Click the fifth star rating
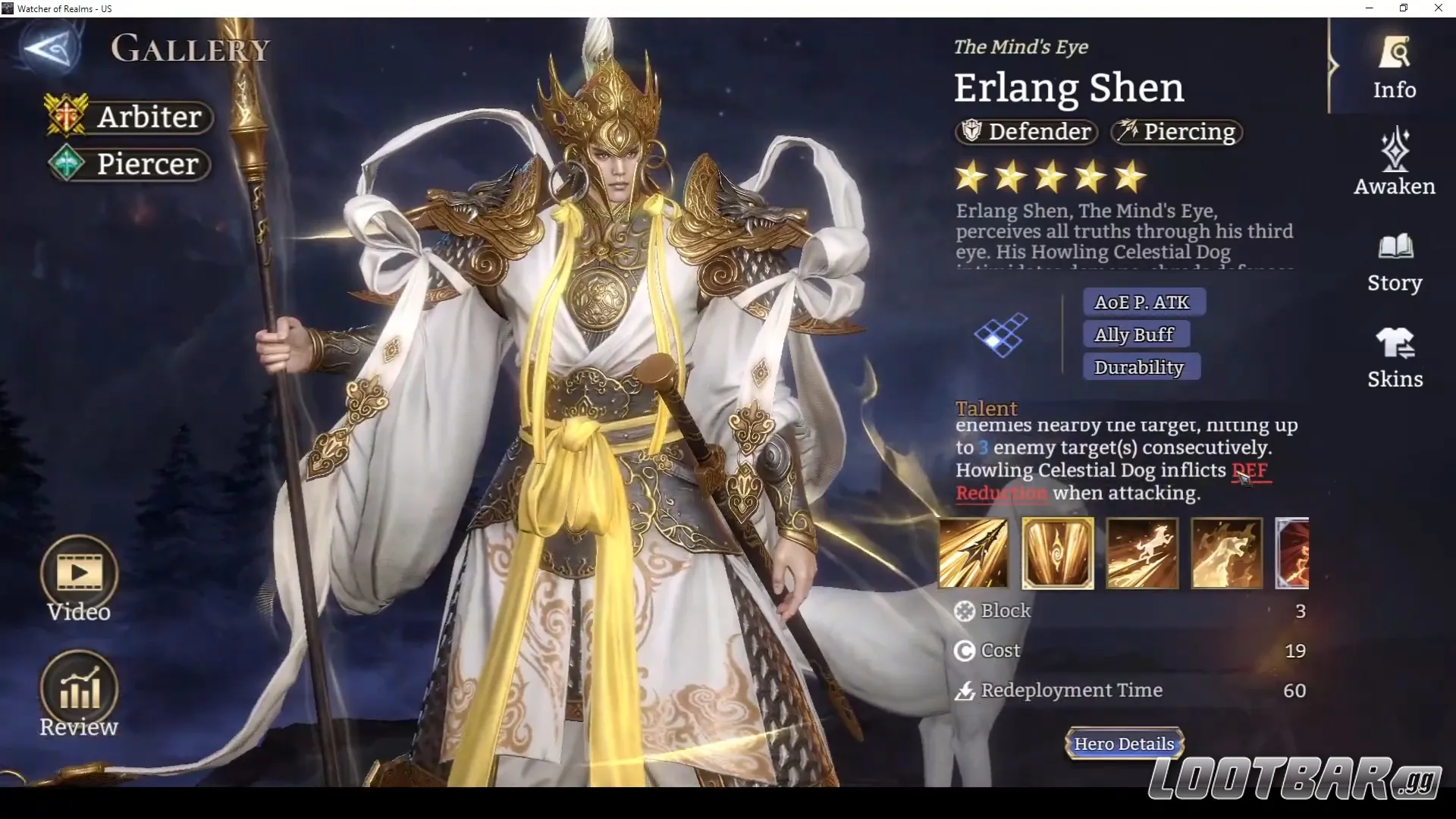 click(x=1131, y=175)
